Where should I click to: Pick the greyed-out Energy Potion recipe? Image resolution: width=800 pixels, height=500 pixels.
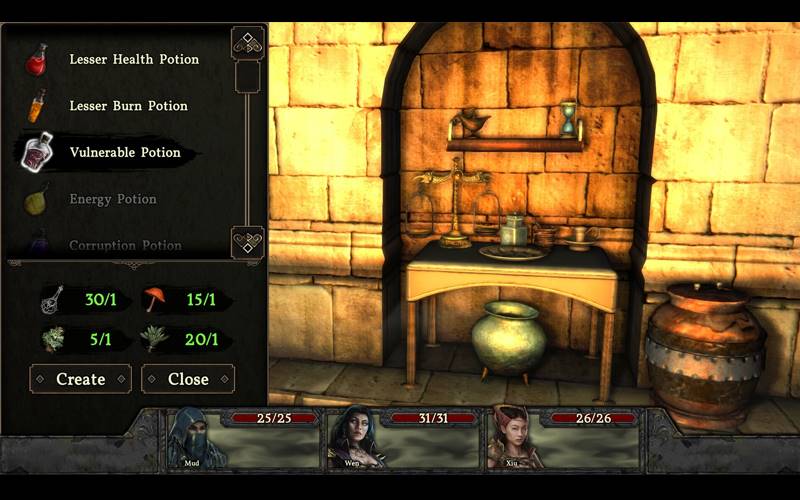tap(112, 199)
